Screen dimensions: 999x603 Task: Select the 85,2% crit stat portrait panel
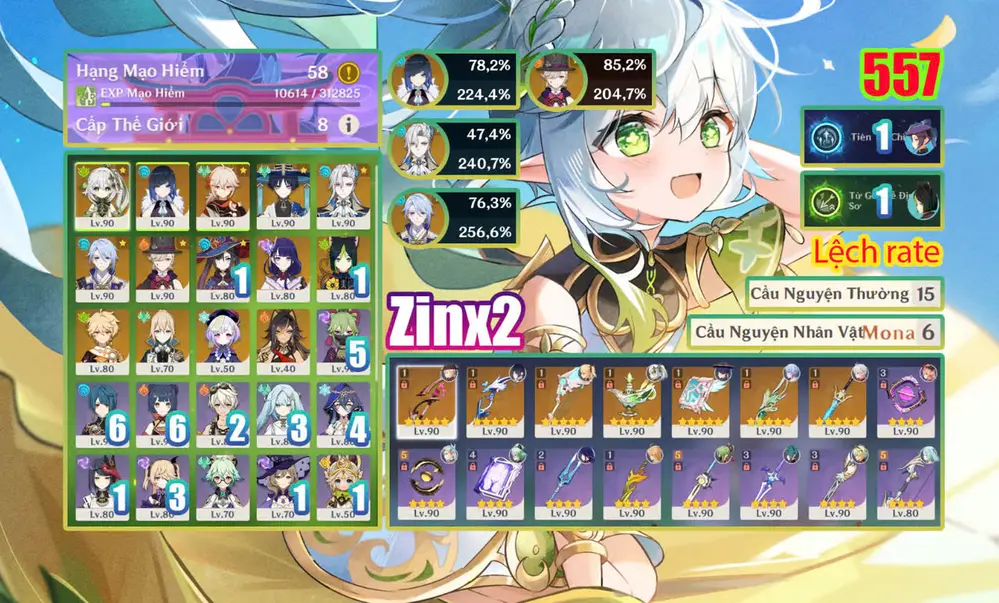[590, 80]
